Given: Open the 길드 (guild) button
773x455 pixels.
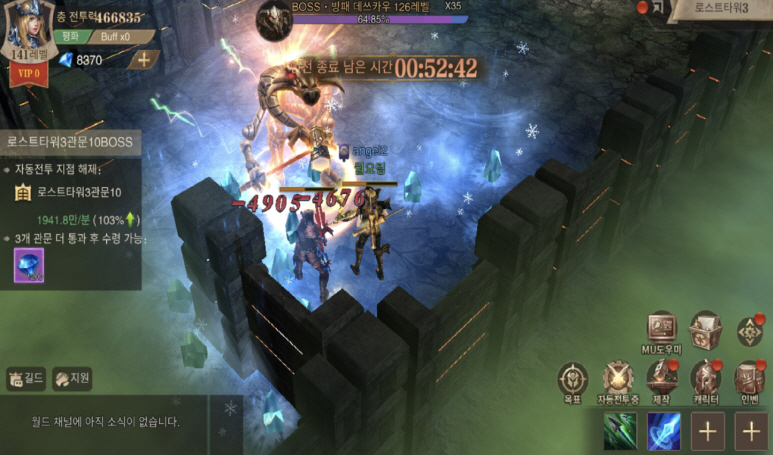Looking at the screenshot, I should click(x=26, y=378).
